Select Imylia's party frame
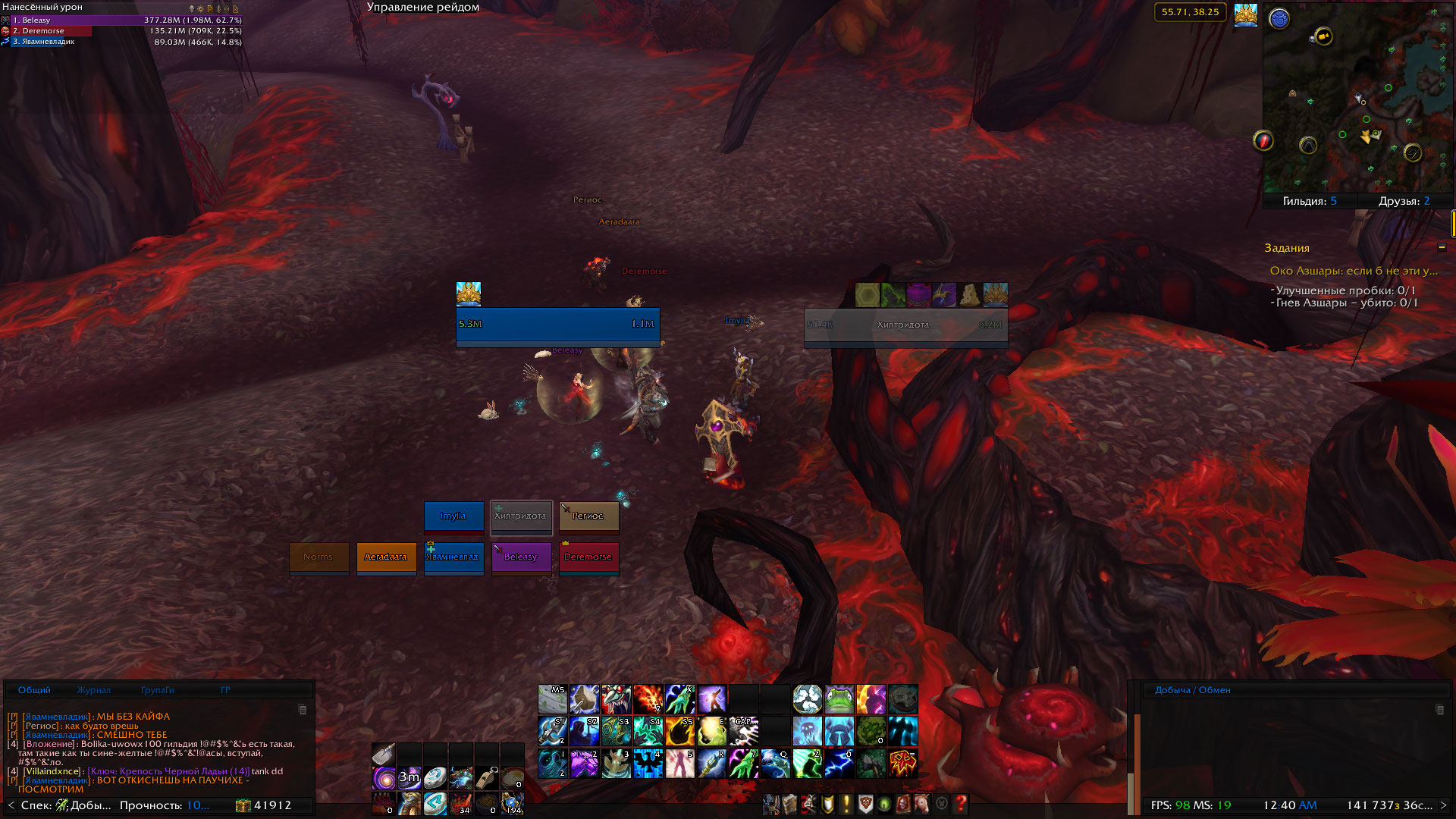Viewport: 1456px width, 819px height. pos(453,516)
